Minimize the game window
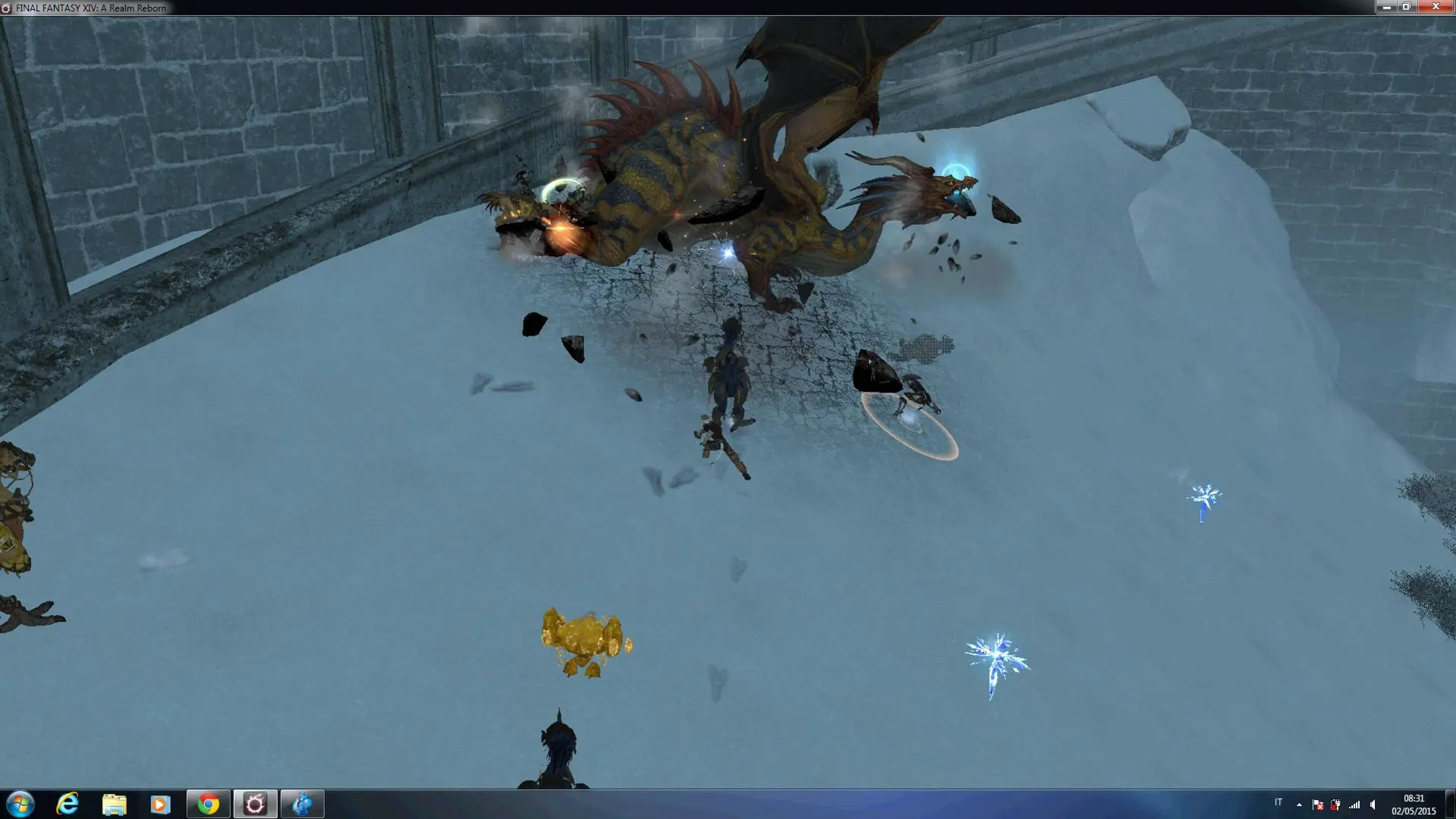This screenshot has height=819, width=1456. coord(1386,7)
